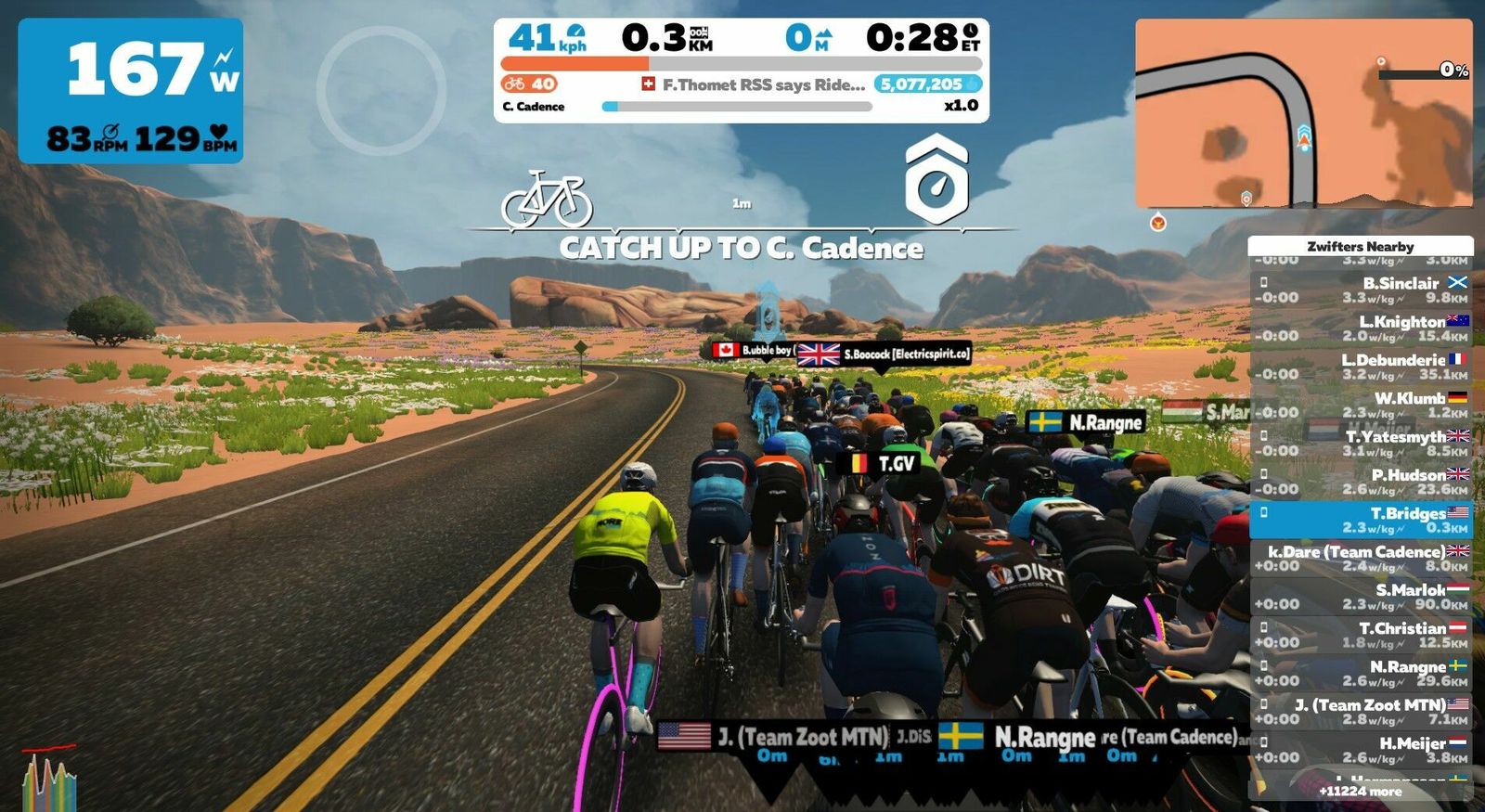Choose T.Christian in Zwifters Nearby list
This screenshot has height=812, width=1485.
tap(1361, 635)
